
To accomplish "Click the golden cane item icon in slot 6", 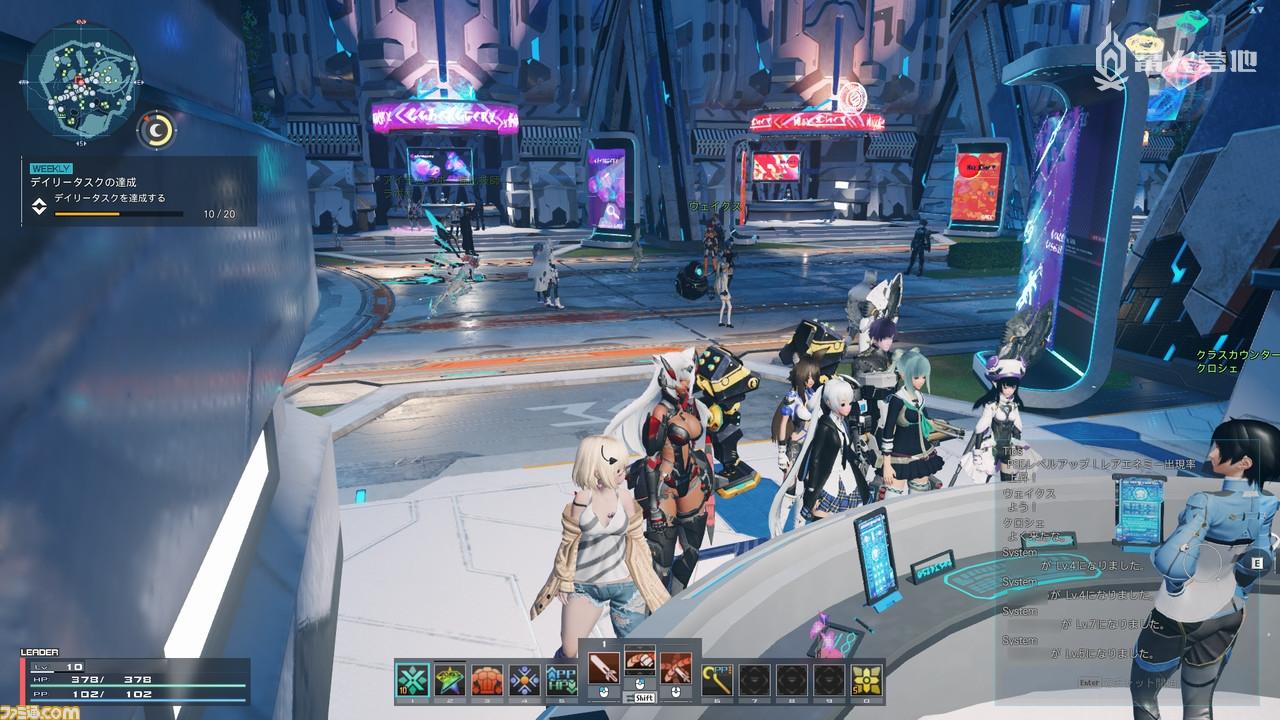I will pos(715,678).
